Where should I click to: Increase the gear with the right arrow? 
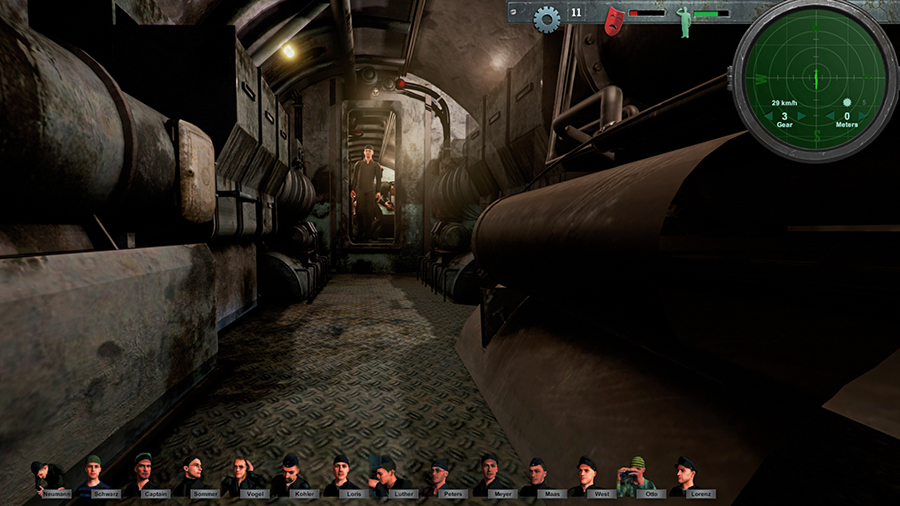pos(803,118)
